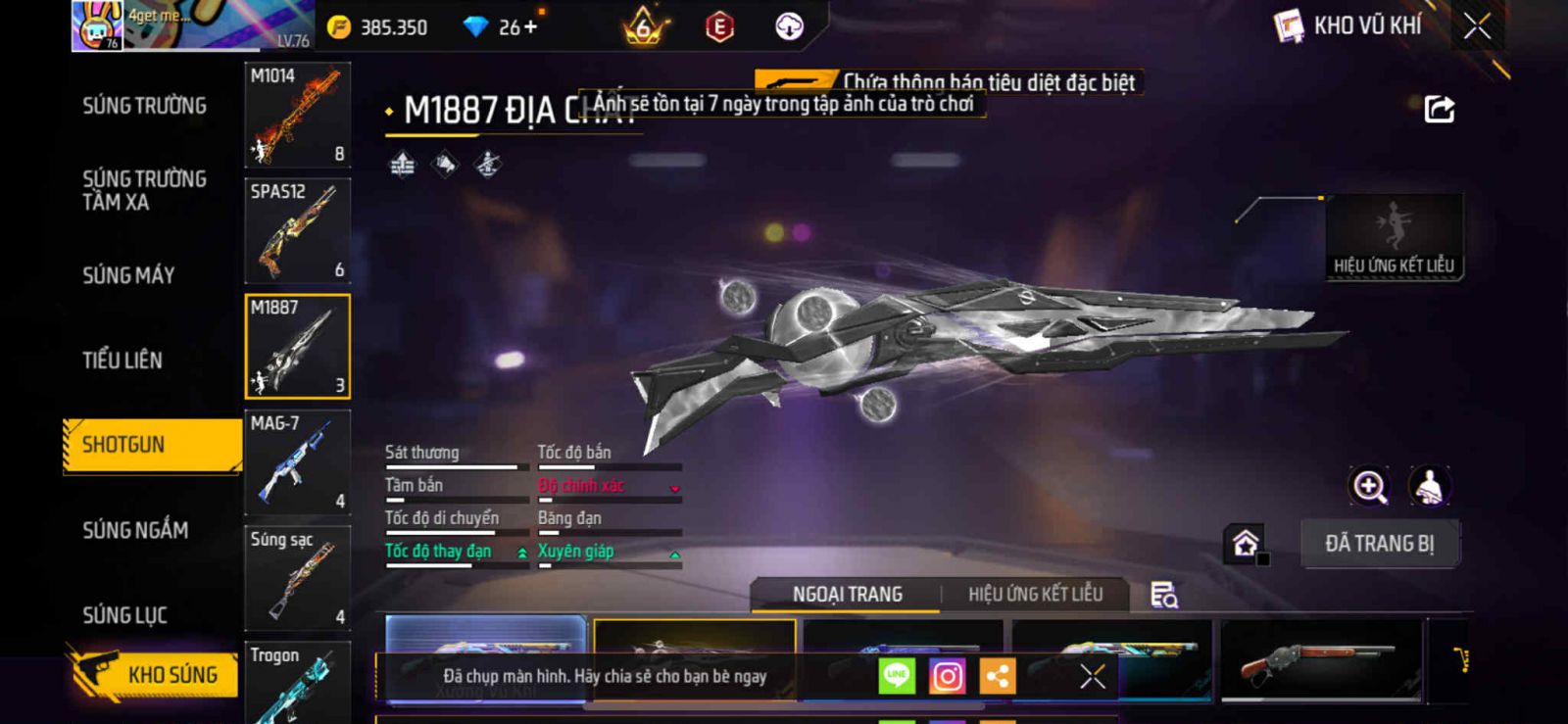Choose the MAG-7 weapon tile

click(297, 462)
